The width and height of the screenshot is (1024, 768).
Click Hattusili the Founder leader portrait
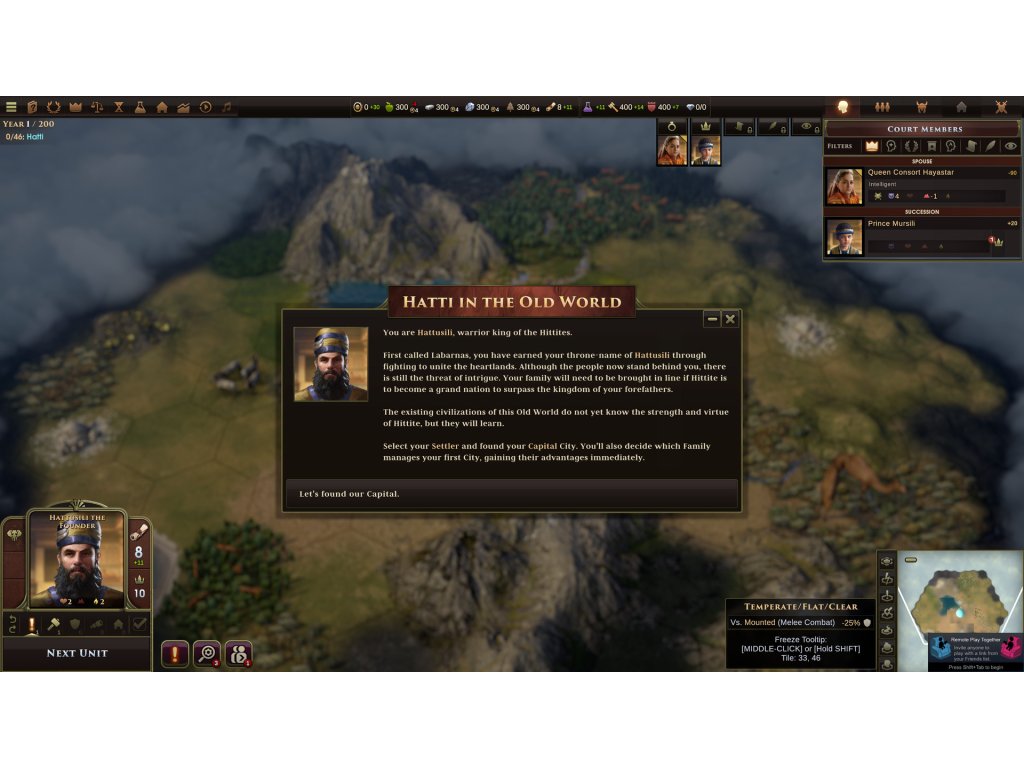click(76, 558)
